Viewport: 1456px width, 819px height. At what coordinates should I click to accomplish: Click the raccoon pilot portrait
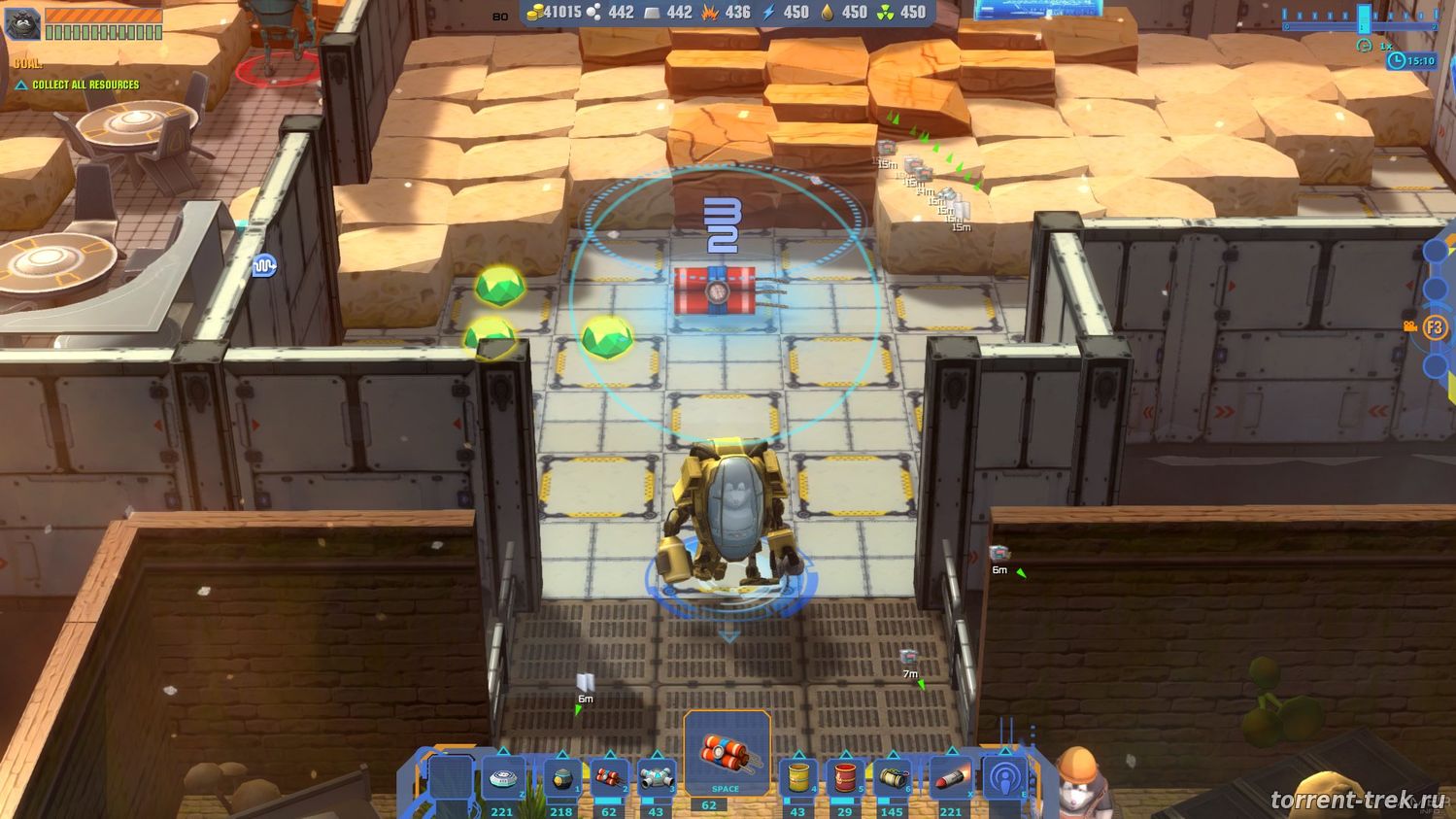click(22, 23)
